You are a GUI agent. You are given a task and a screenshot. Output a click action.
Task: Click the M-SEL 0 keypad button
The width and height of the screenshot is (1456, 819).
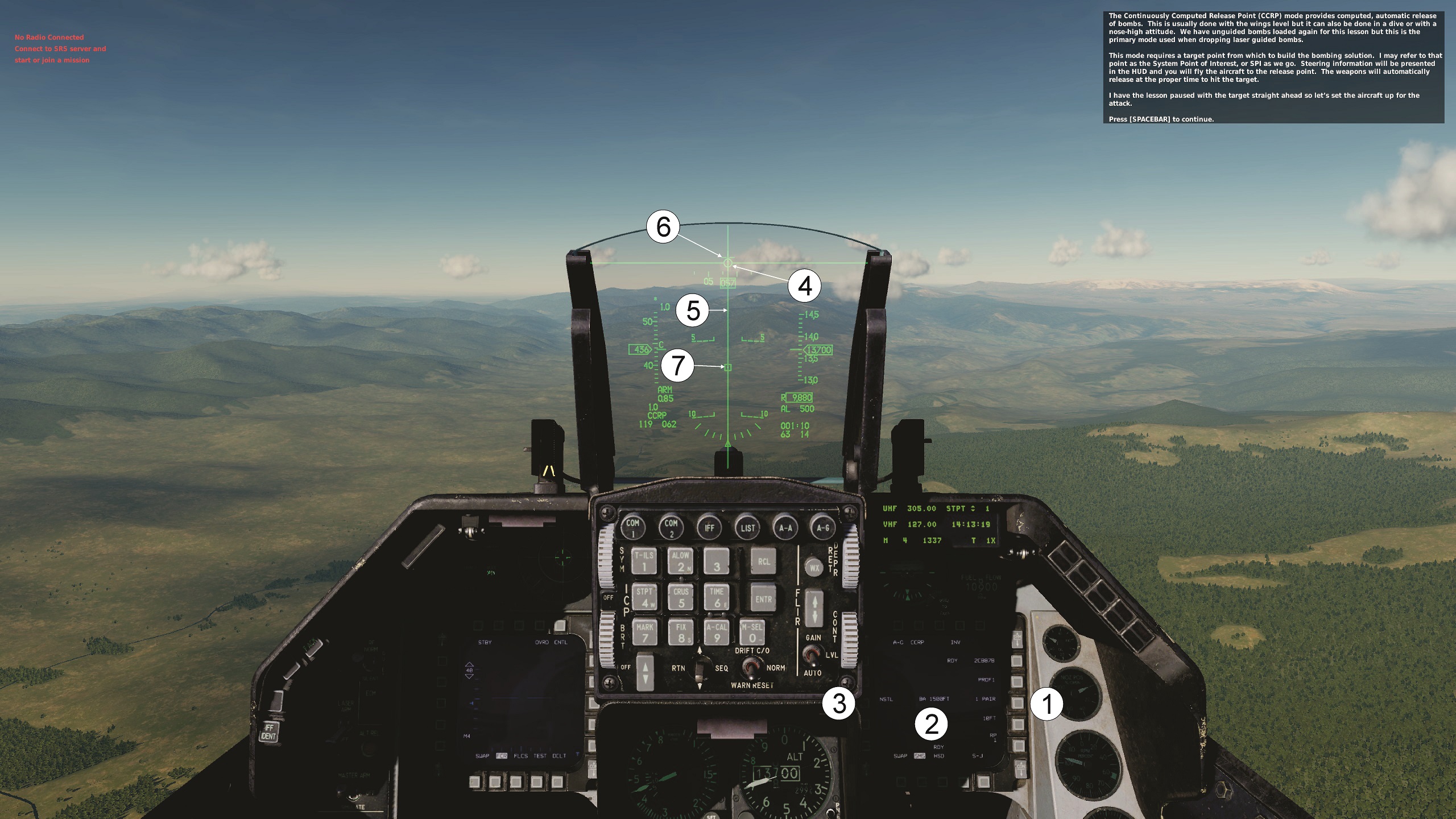[752, 632]
